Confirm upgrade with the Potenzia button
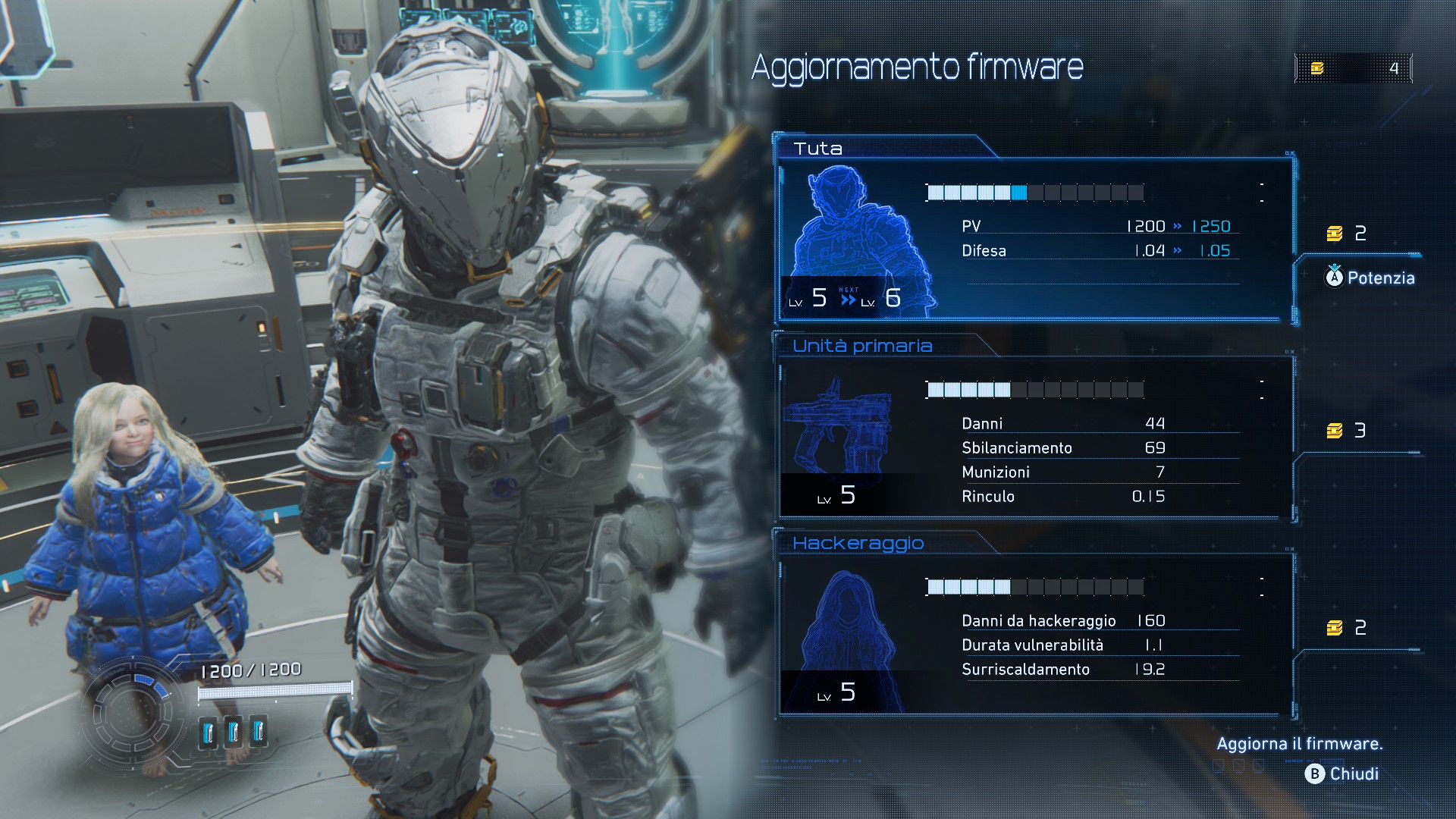1456x819 pixels. tap(1370, 278)
